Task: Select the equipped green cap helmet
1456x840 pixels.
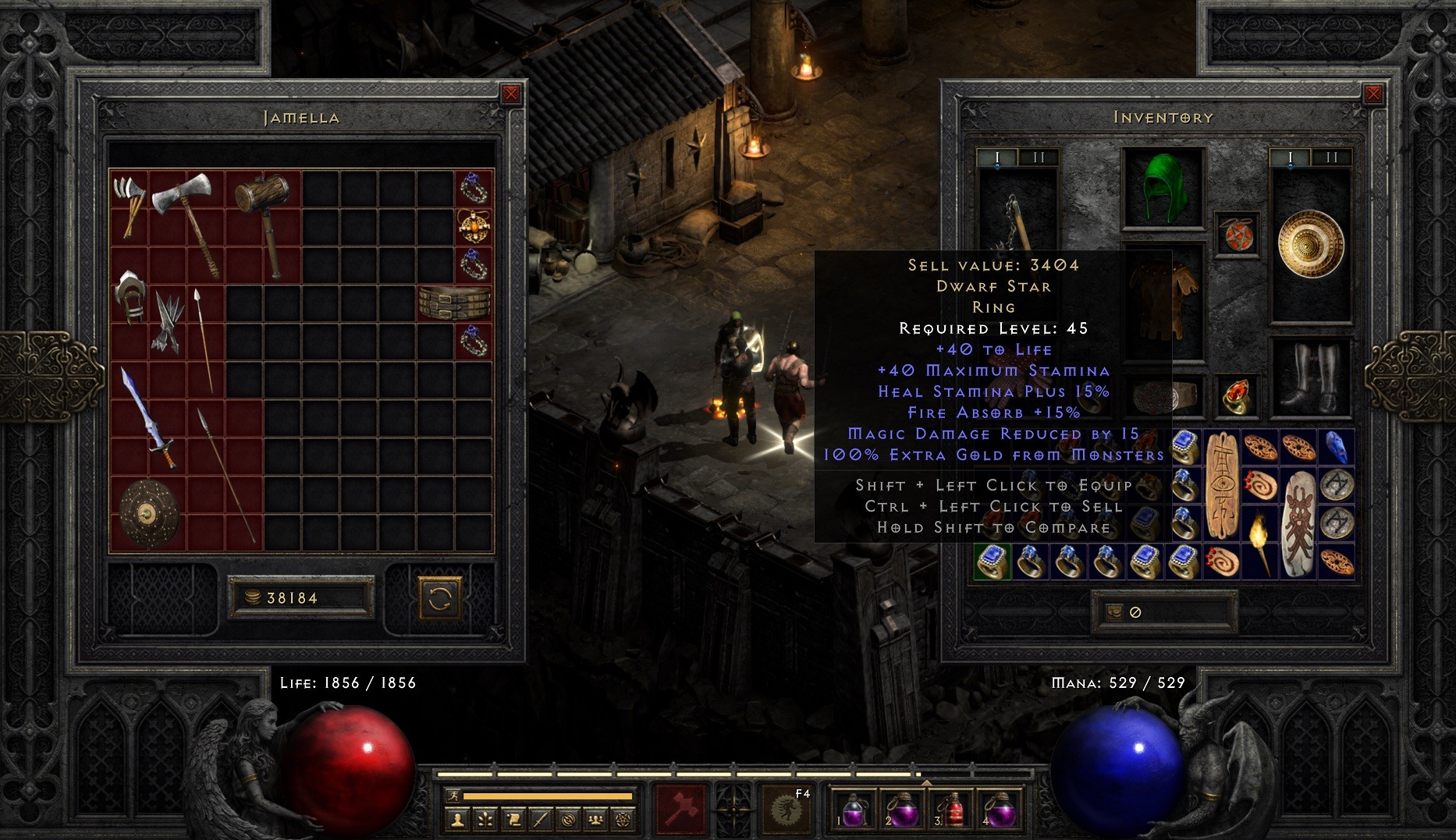Action: [x=1163, y=189]
